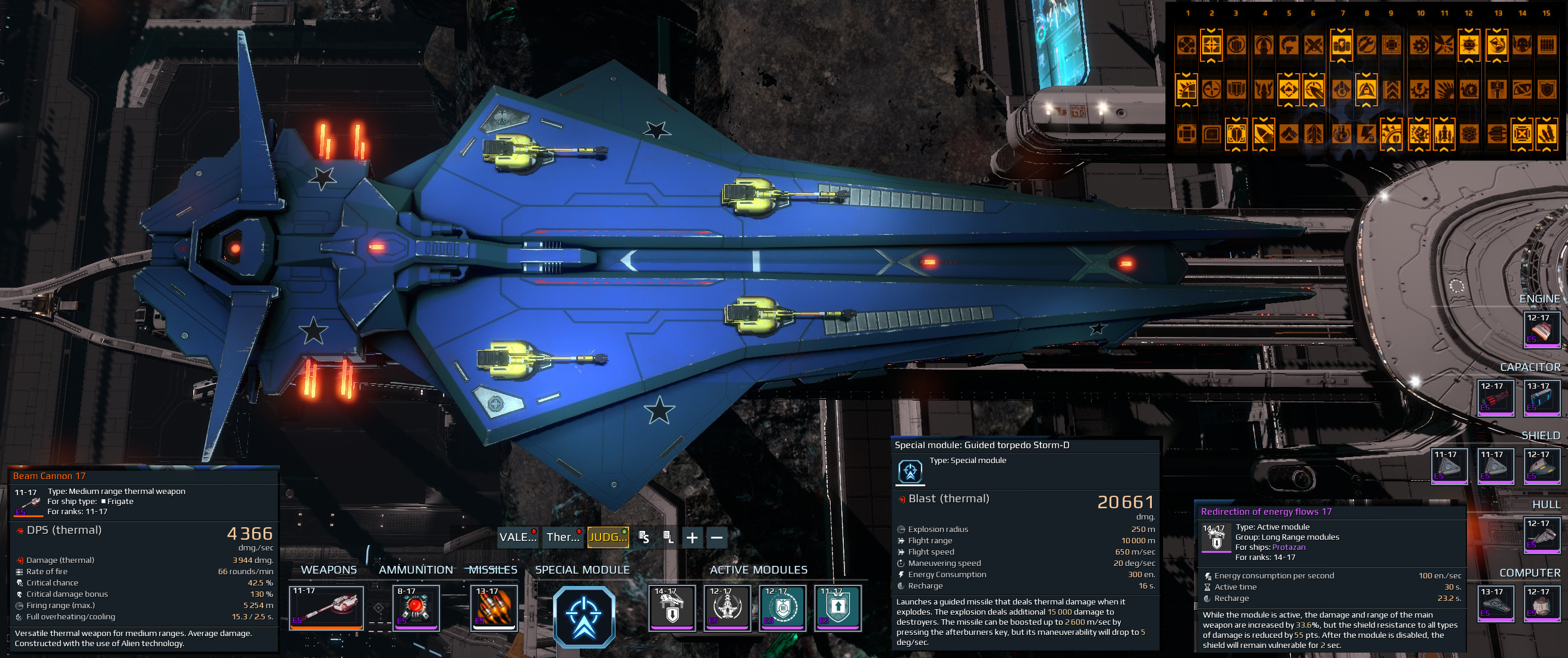Viewport: 1568px width, 658px height.
Task: Open the engine module slot
Action: (1542, 330)
